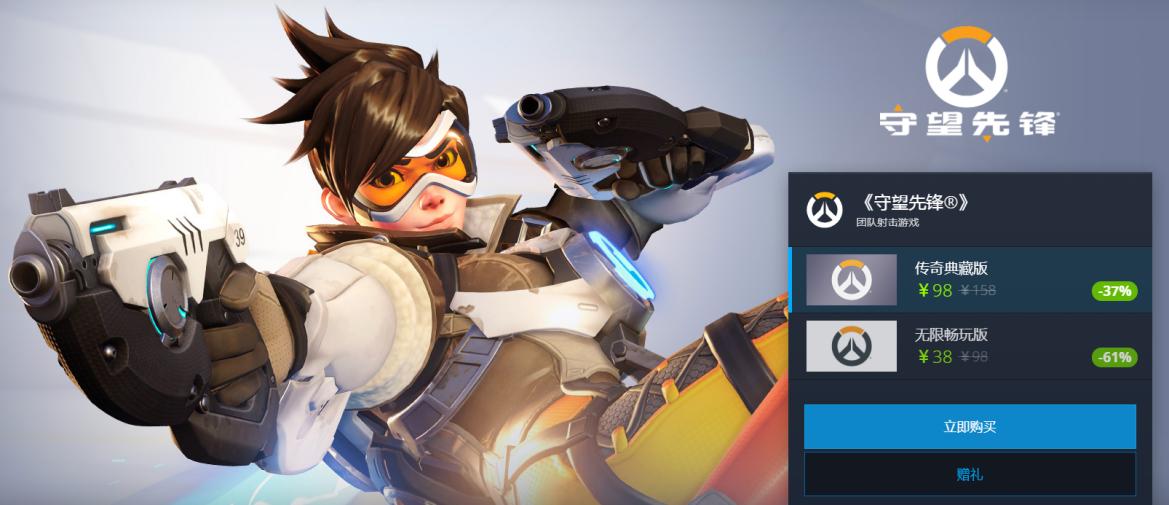Click the 《守望先锋®》 product title
1169x505 pixels.
pyautogui.click(x=914, y=203)
